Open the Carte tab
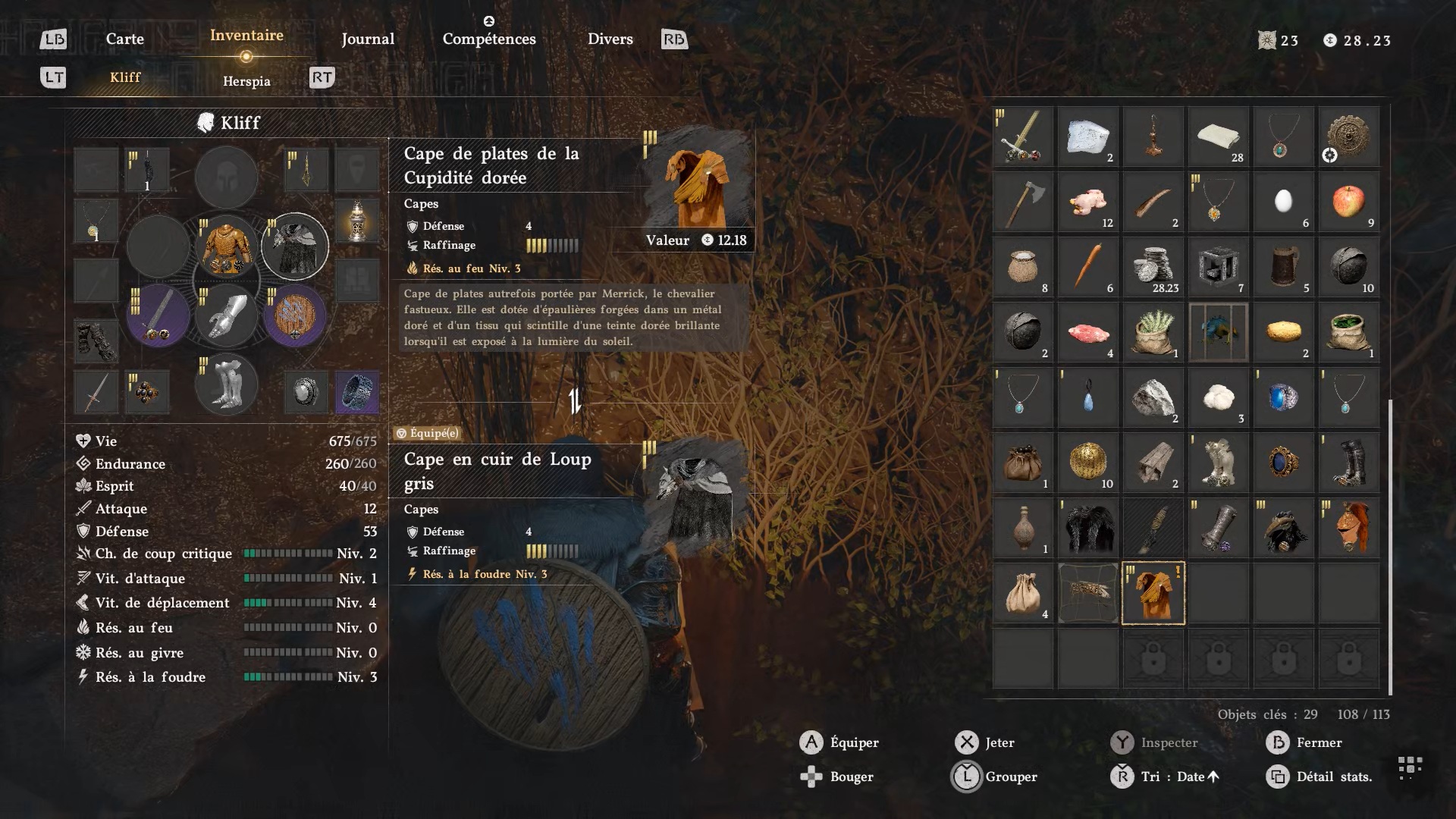 pyautogui.click(x=125, y=39)
